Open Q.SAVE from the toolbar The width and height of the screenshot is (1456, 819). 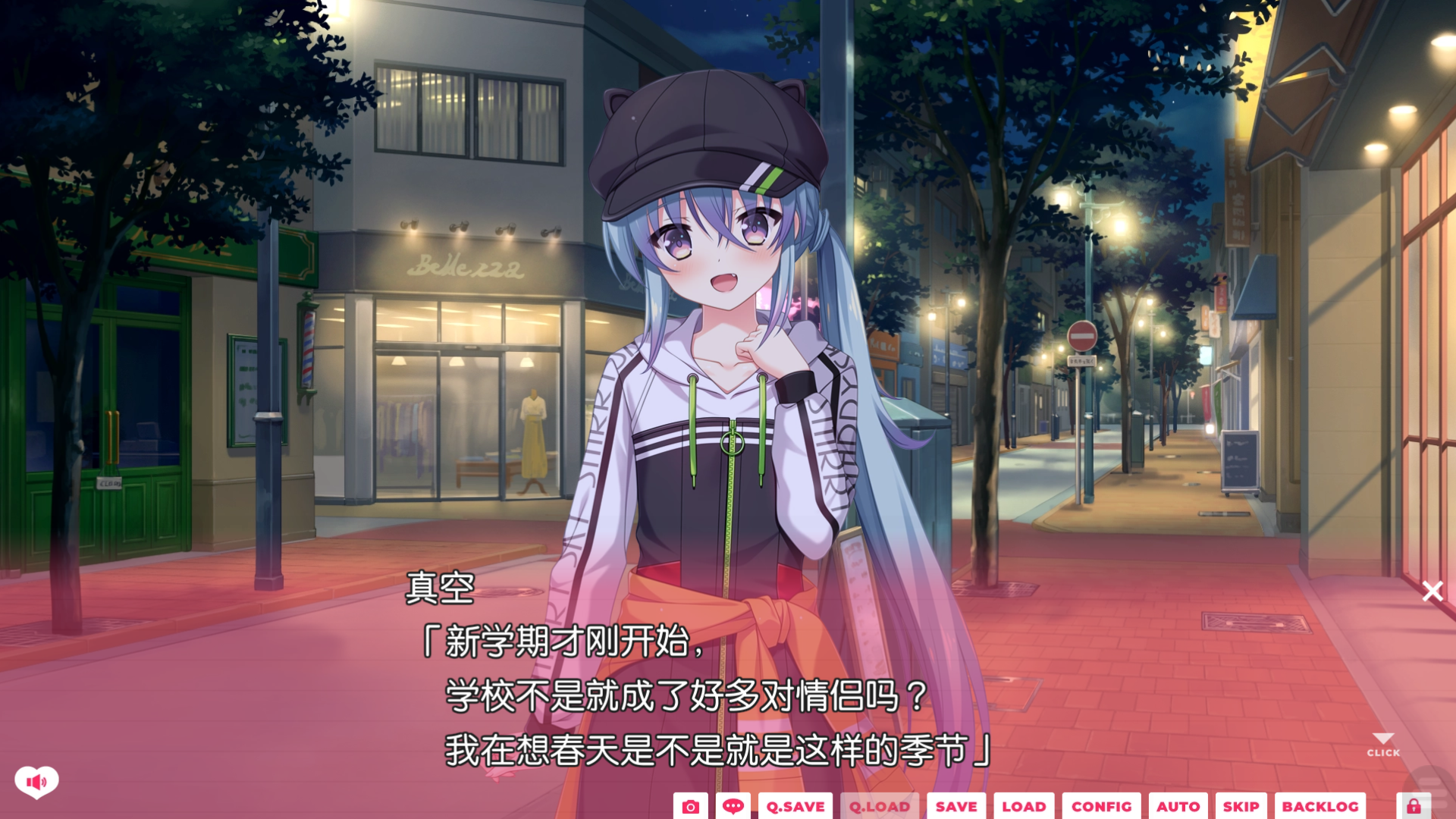(x=795, y=807)
